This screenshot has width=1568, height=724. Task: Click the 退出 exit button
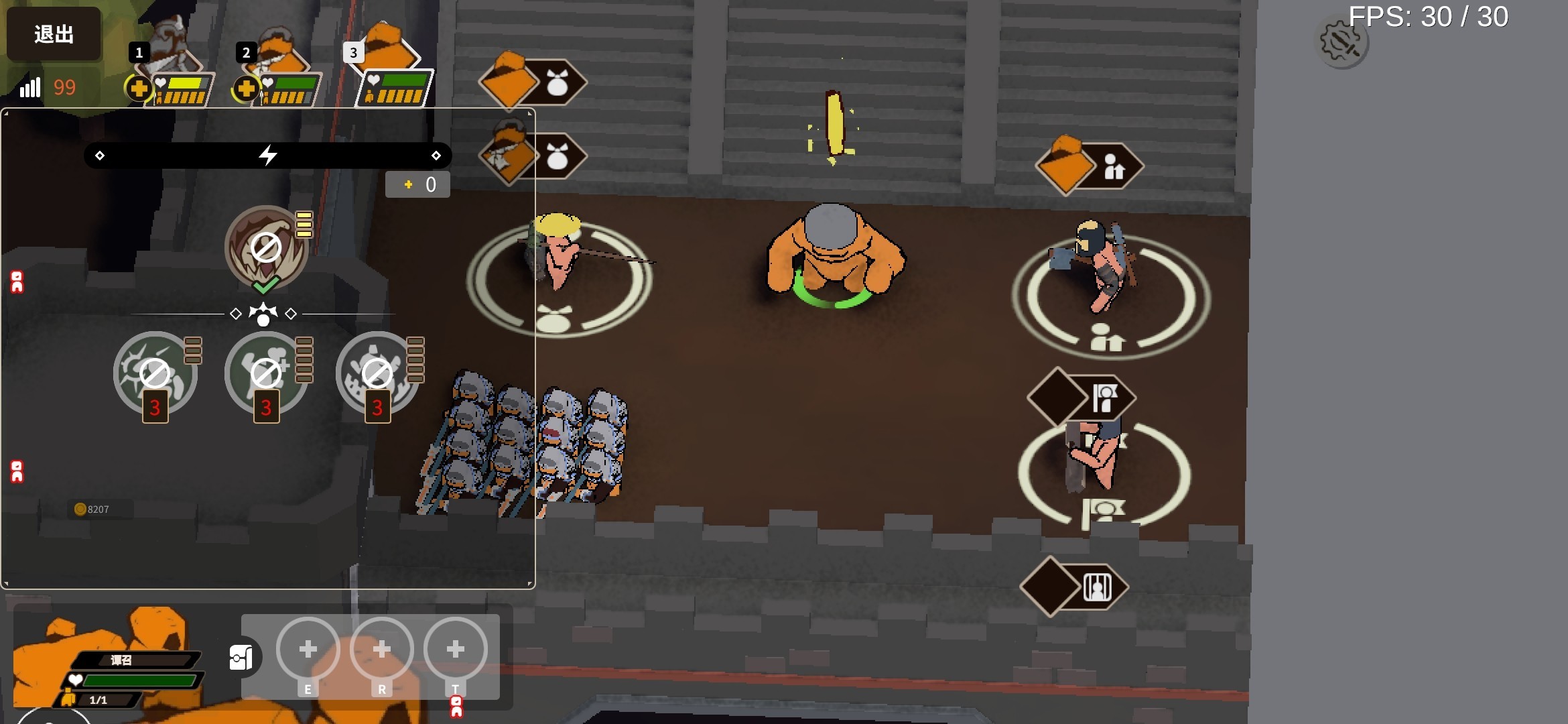54,34
